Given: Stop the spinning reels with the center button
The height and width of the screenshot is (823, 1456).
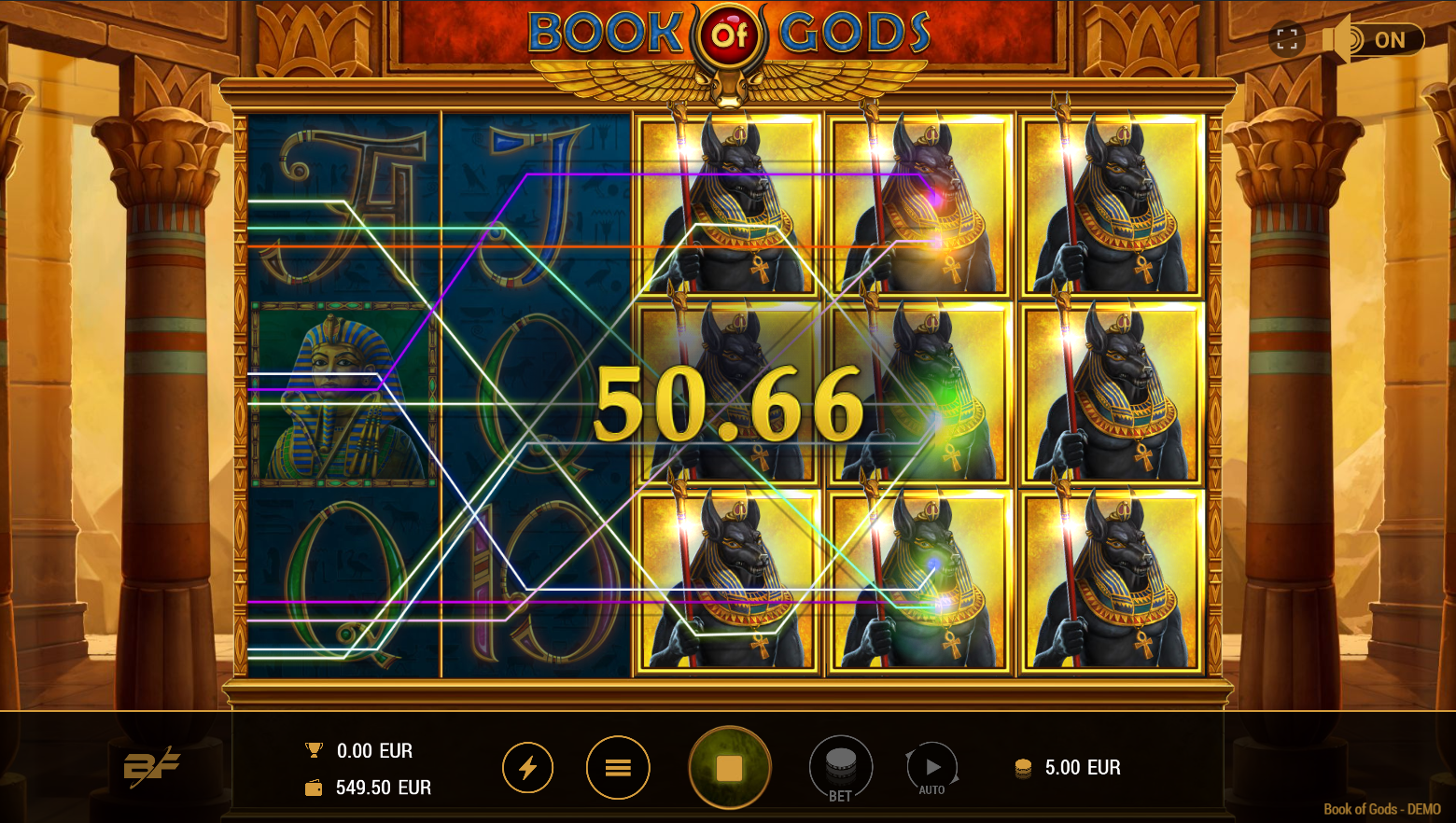Looking at the screenshot, I should point(729,768).
